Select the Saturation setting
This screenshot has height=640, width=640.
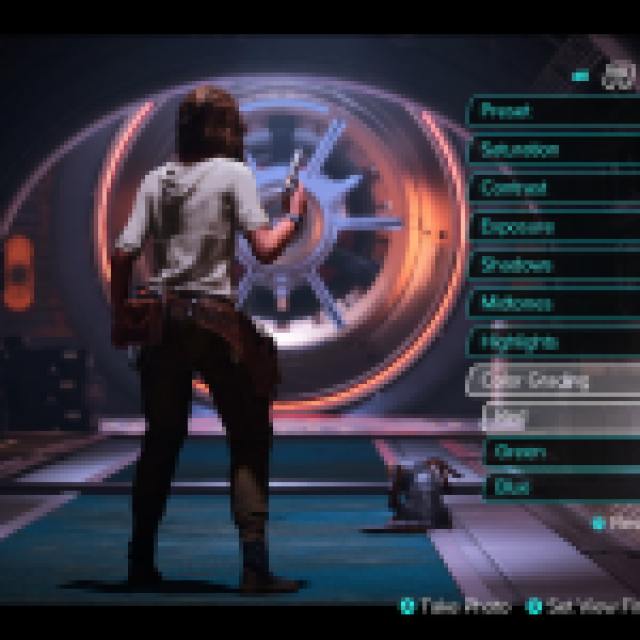[x=552, y=150]
